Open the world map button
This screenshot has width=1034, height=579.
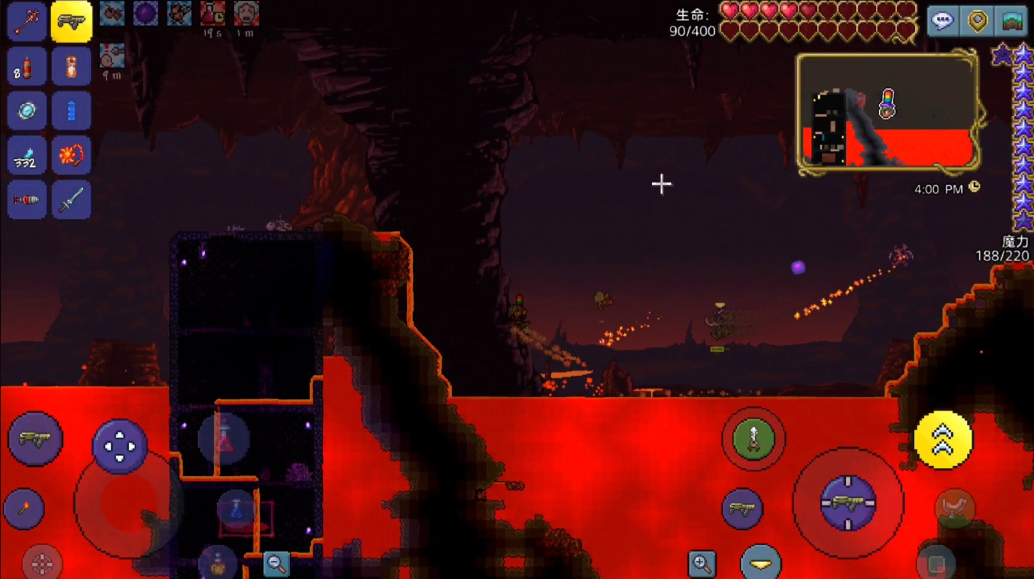coord(1012,21)
